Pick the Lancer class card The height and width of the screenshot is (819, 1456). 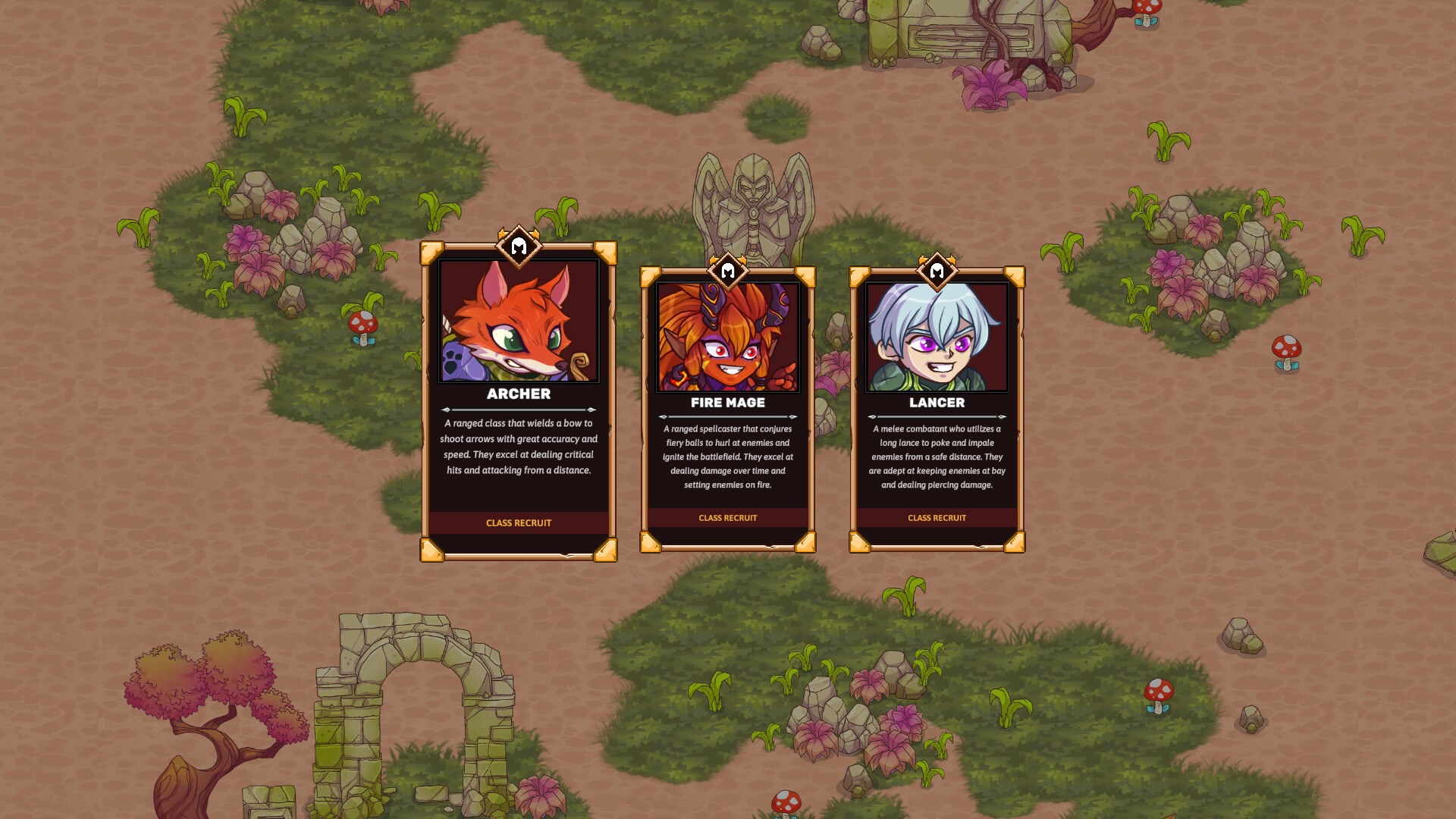pyautogui.click(x=937, y=409)
